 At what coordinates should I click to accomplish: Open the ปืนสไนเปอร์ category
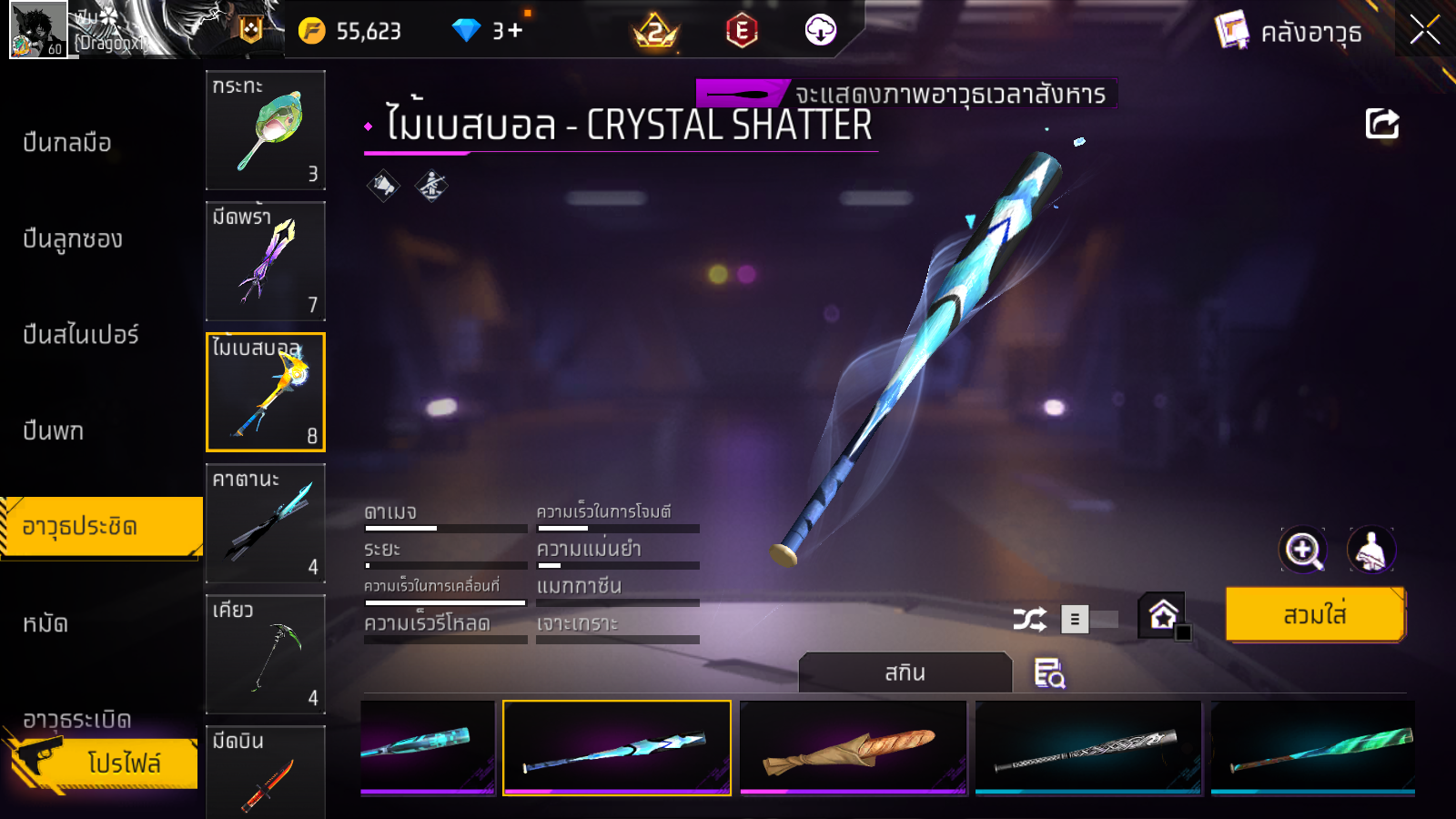(81, 335)
